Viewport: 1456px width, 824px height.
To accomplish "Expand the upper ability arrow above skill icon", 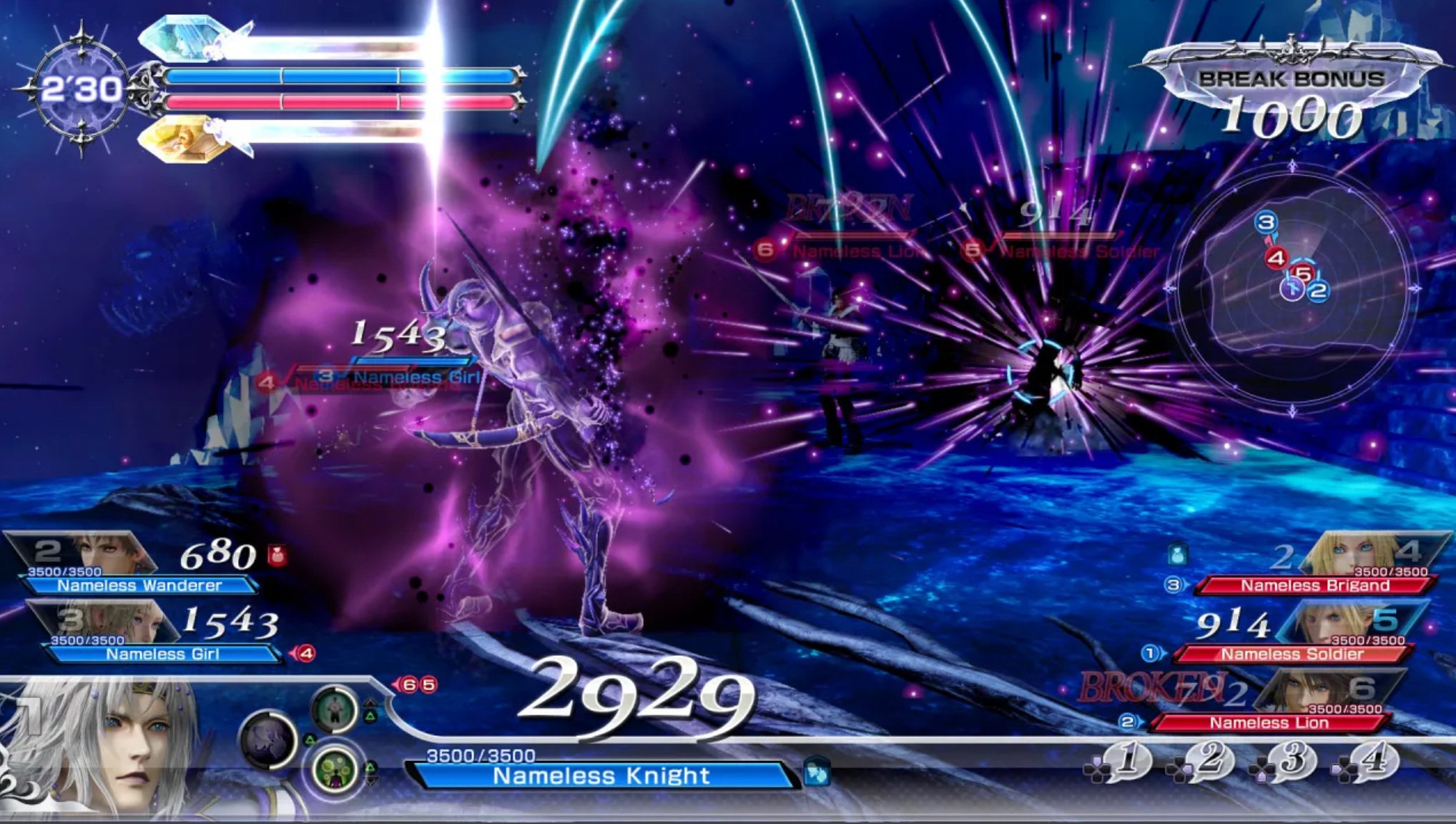I will [370, 703].
